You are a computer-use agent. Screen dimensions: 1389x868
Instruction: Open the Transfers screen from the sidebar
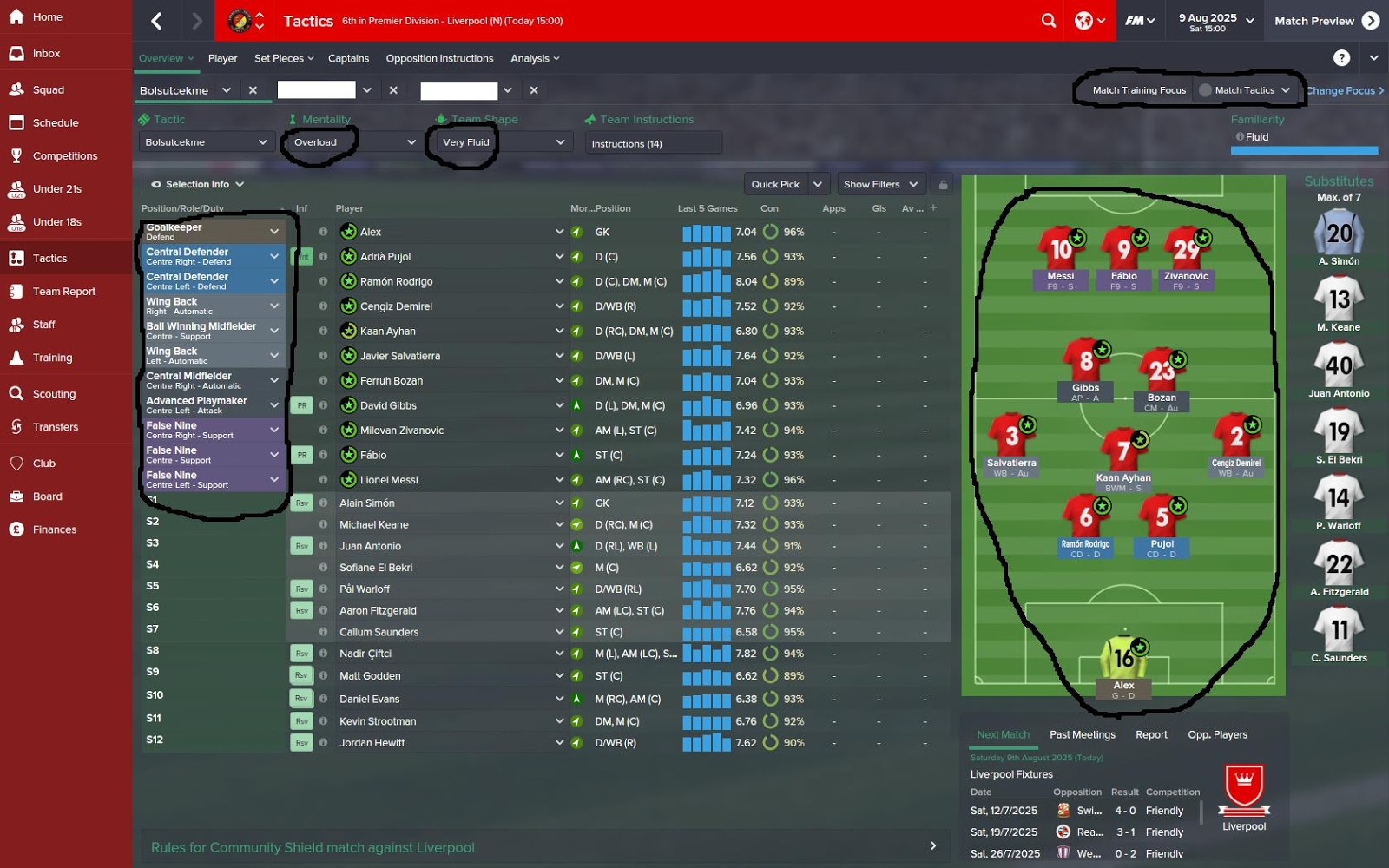tap(55, 427)
